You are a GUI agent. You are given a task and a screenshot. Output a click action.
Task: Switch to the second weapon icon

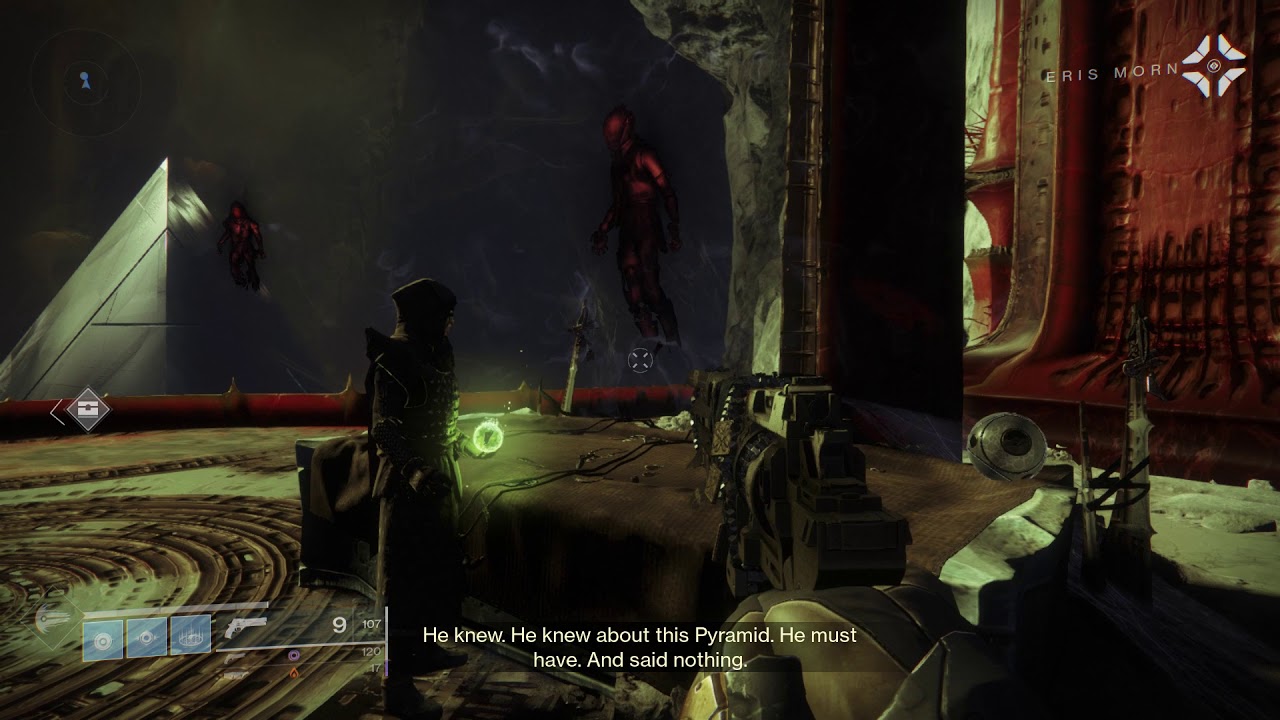point(236,658)
